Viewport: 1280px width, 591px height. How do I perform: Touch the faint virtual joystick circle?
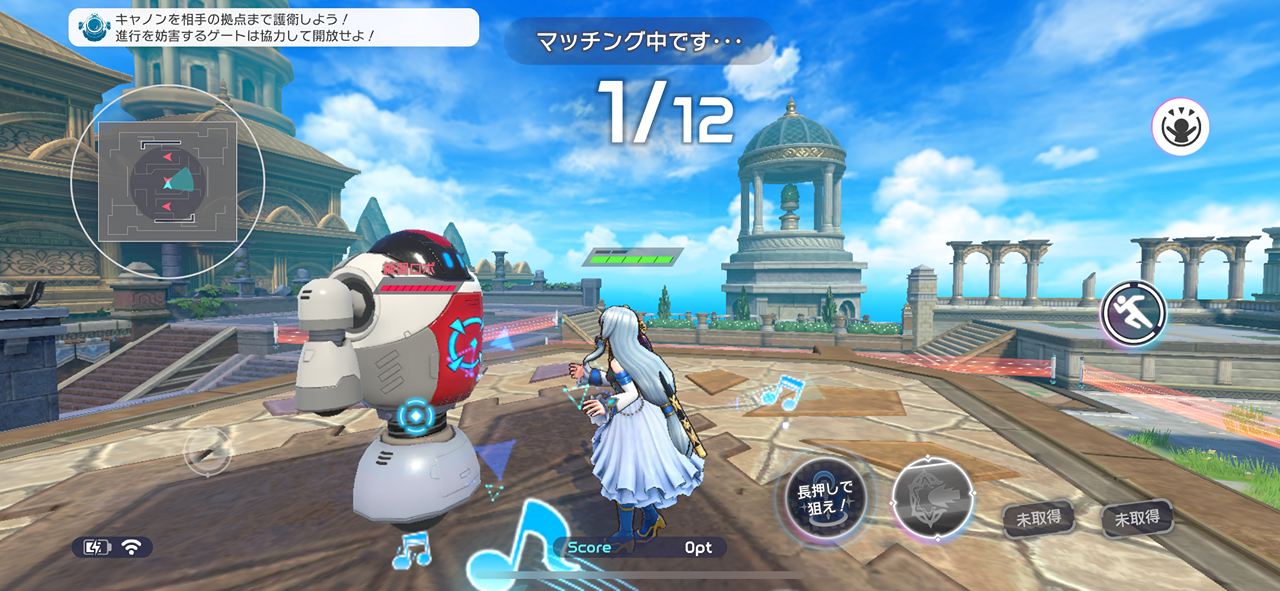tap(208, 452)
